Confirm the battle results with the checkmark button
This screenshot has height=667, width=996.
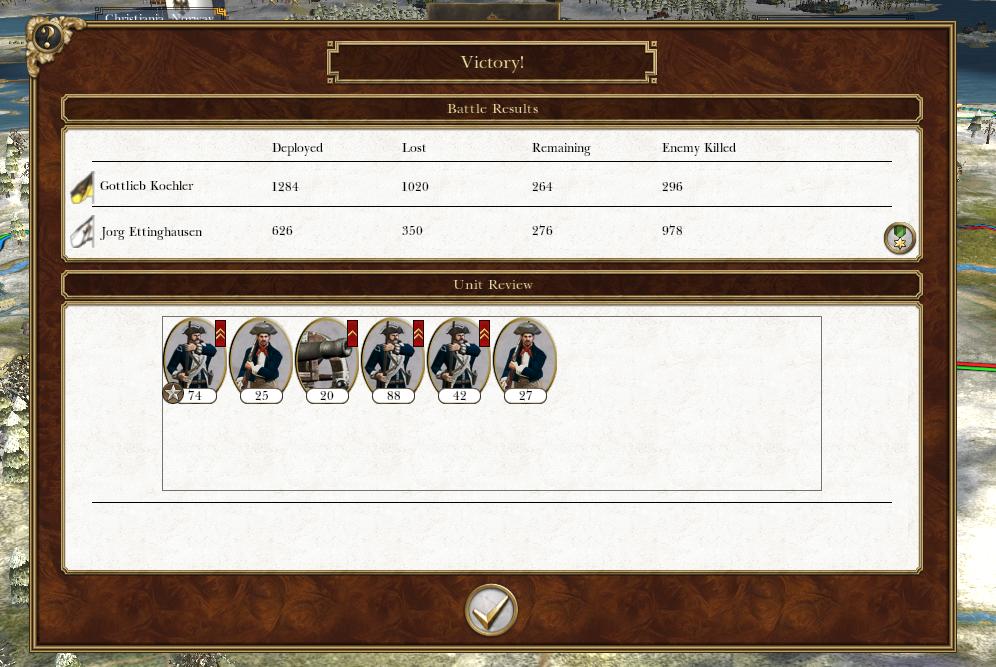(x=491, y=609)
